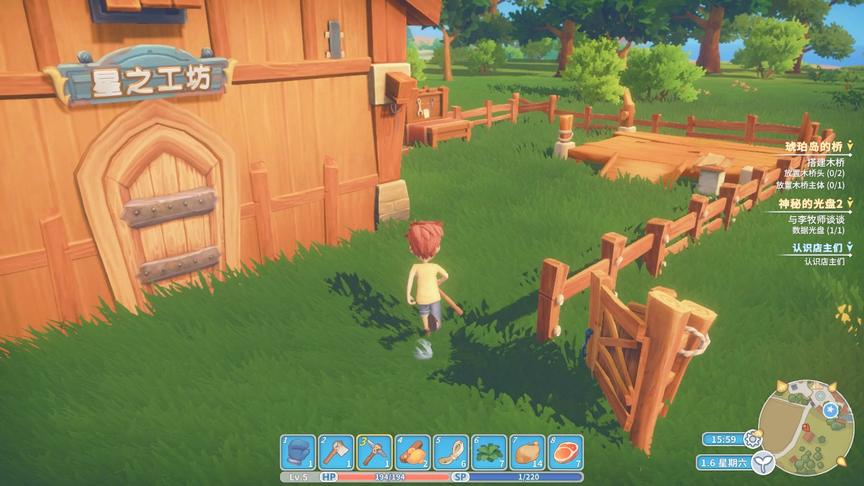Select the coiled rope hotbar slot
Viewport: 864px width, 486px height.
451,452
